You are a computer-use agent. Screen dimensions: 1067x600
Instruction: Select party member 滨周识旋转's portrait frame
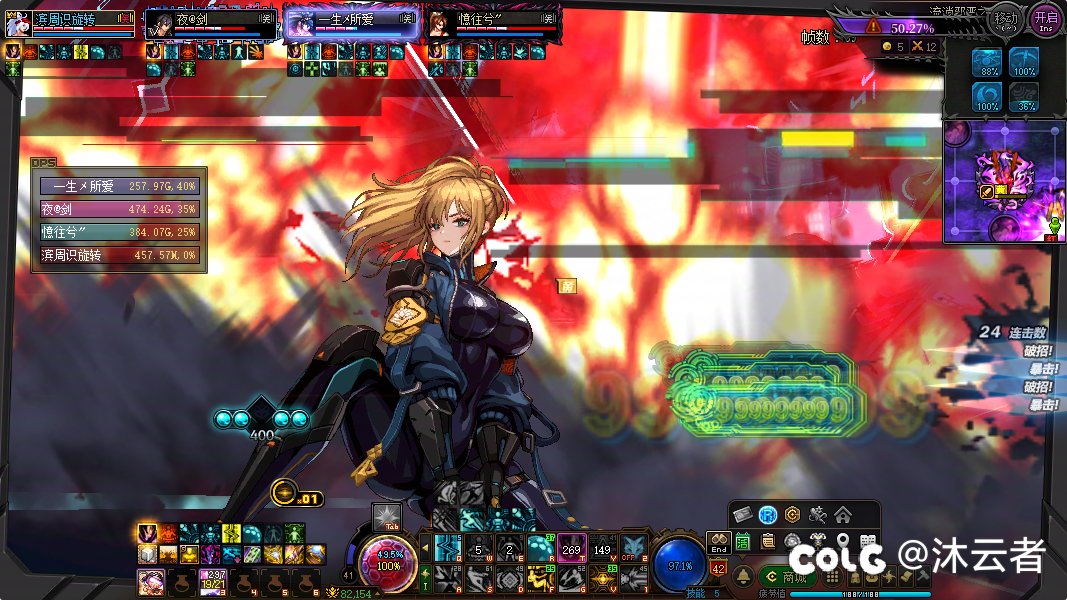(70, 23)
